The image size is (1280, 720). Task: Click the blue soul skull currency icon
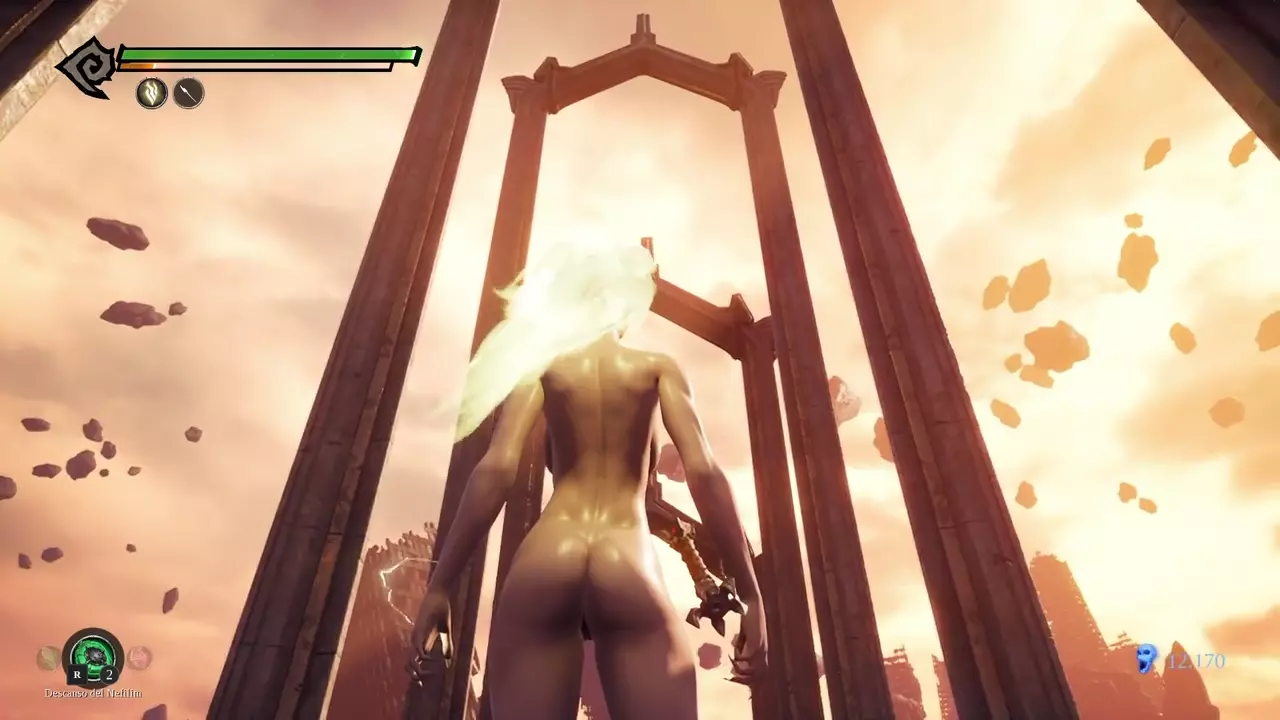(x=1146, y=658)
